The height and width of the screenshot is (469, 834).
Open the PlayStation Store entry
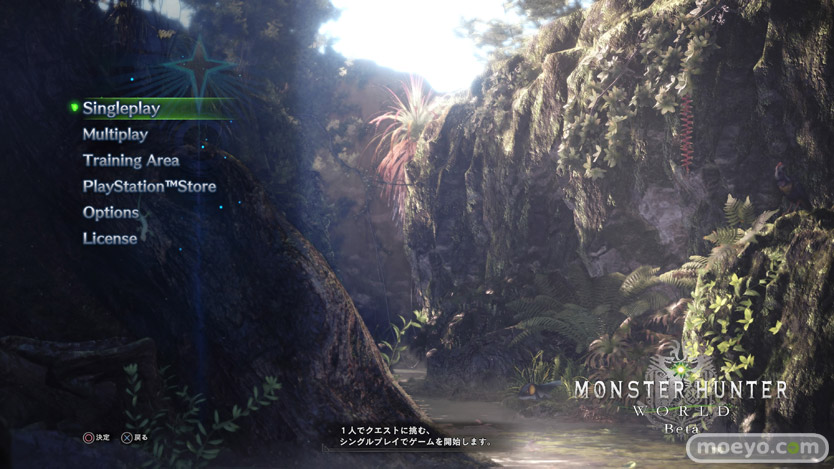[x=149, y=186]
